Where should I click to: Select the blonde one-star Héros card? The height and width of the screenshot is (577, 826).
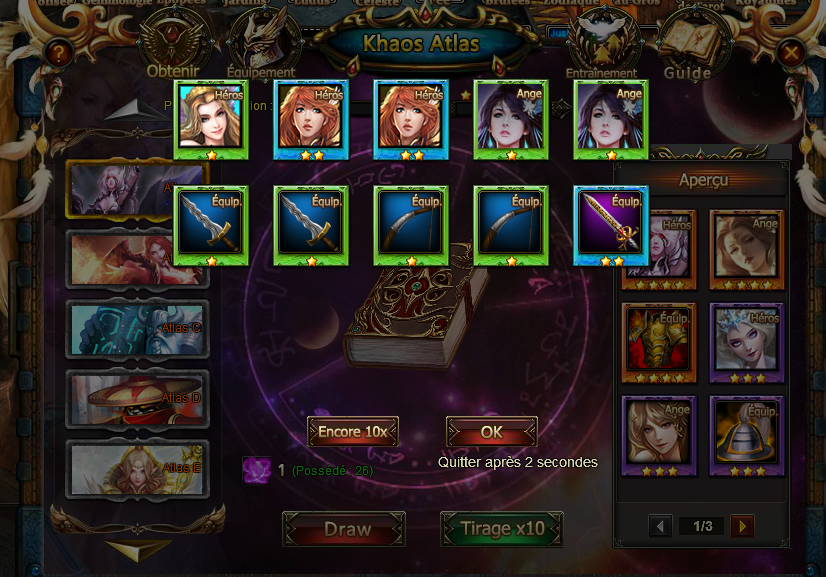click(211, 120)
